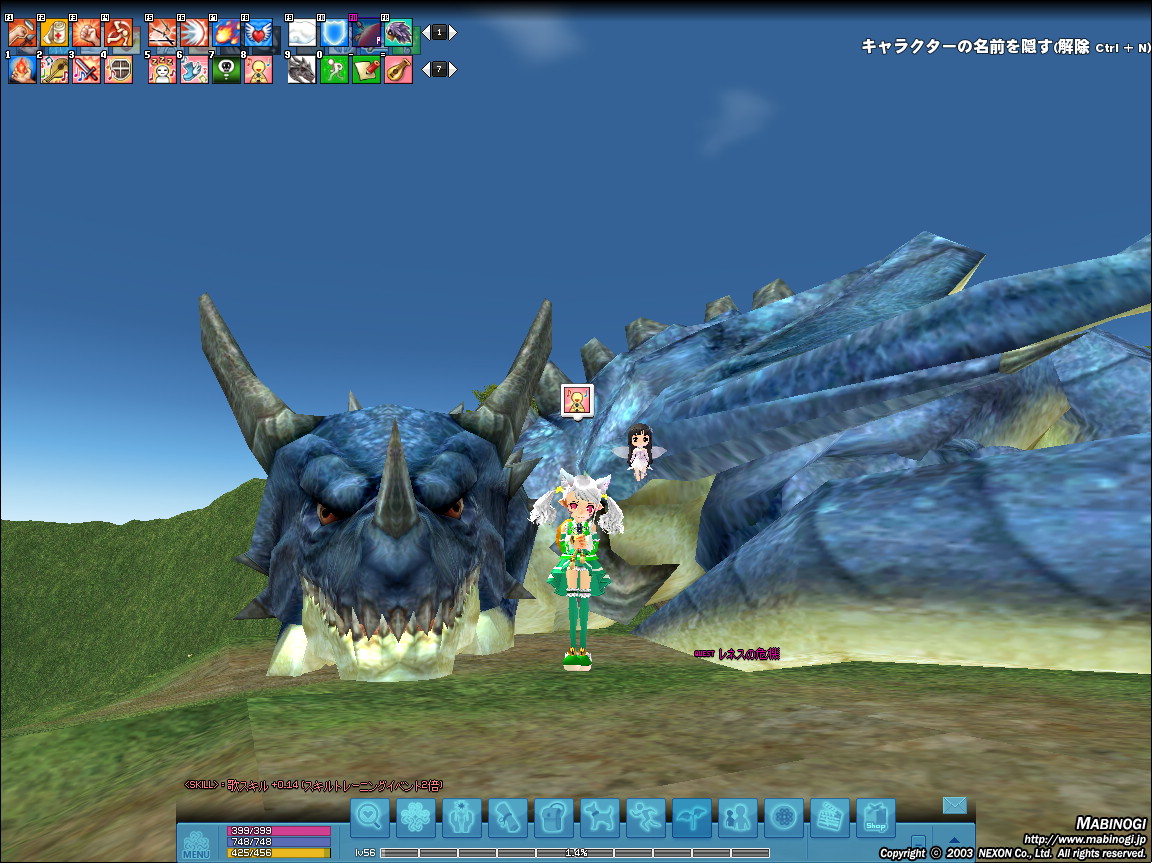The width and height of the screenshot is (1152, 863).
Task: Open the winged icon in the menu bar
Action: [692, 818]
